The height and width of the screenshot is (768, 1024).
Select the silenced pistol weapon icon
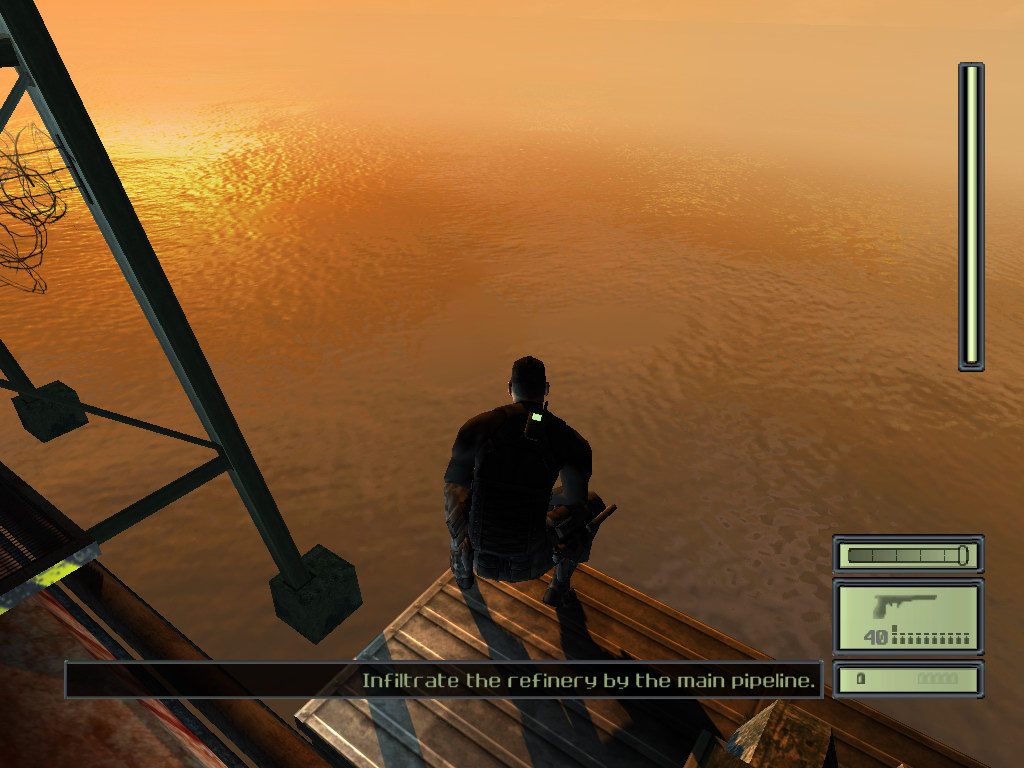(904, 606)
